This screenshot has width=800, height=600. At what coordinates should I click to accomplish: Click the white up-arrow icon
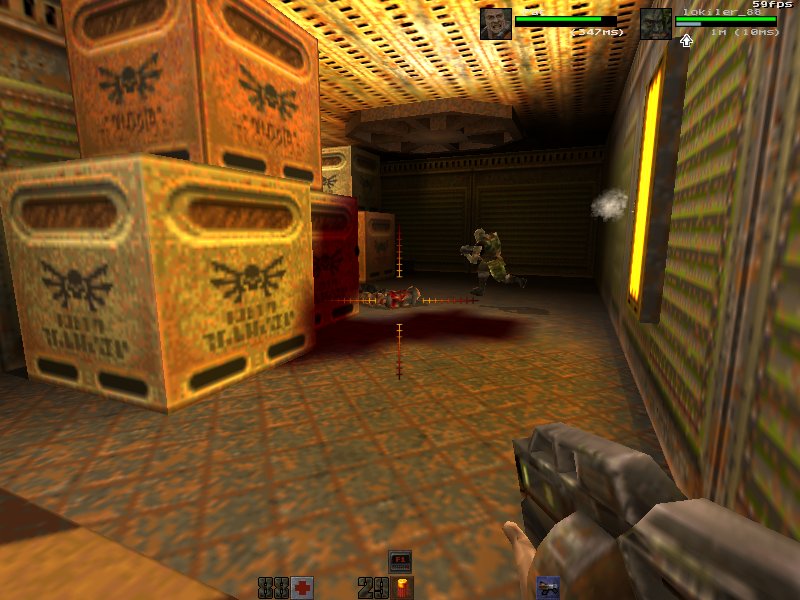click(686, 41)
